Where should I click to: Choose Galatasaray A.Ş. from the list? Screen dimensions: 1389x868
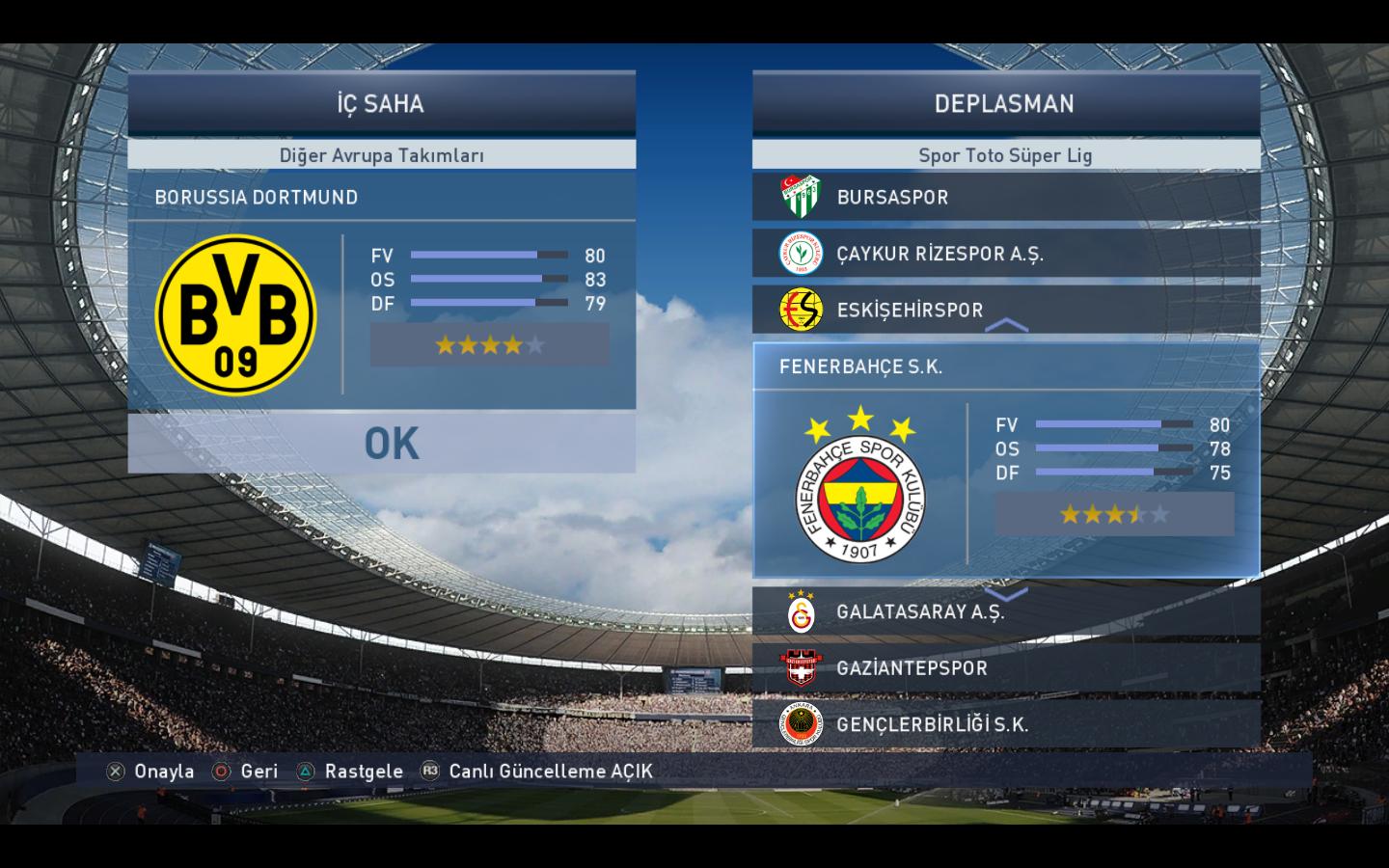1006,611
